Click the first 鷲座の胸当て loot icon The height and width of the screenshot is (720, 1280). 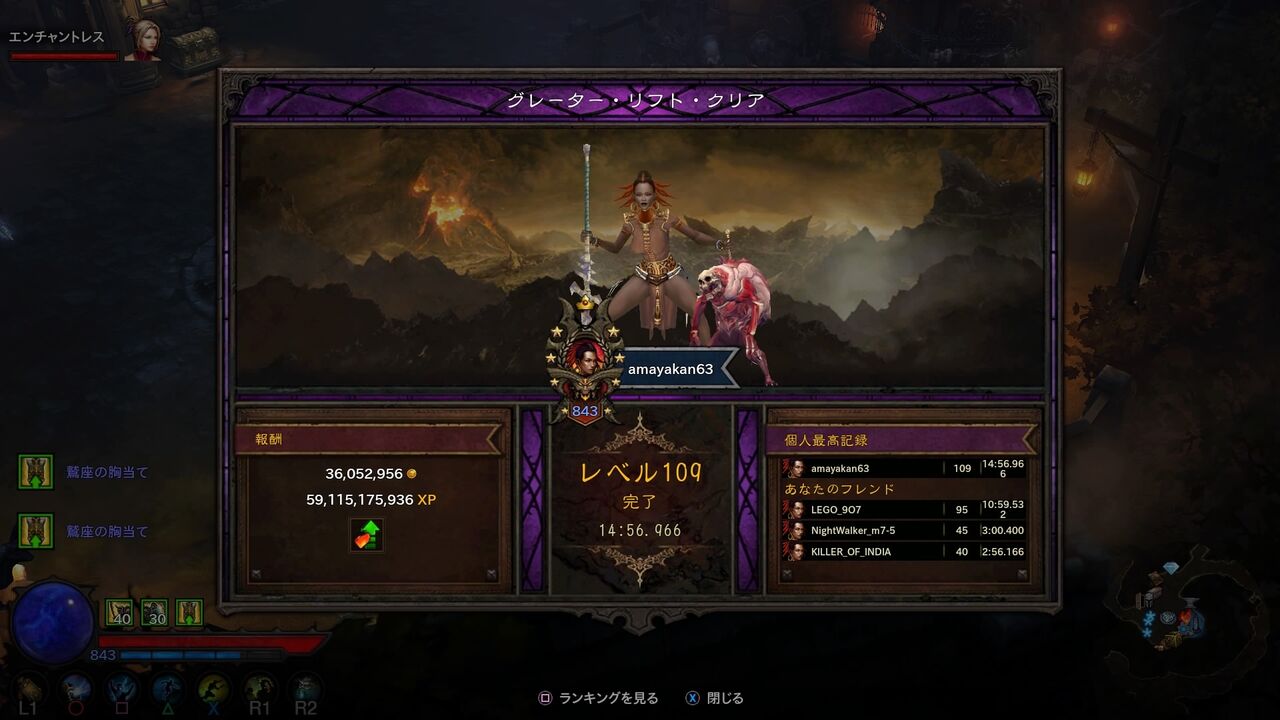coord(37,471)
